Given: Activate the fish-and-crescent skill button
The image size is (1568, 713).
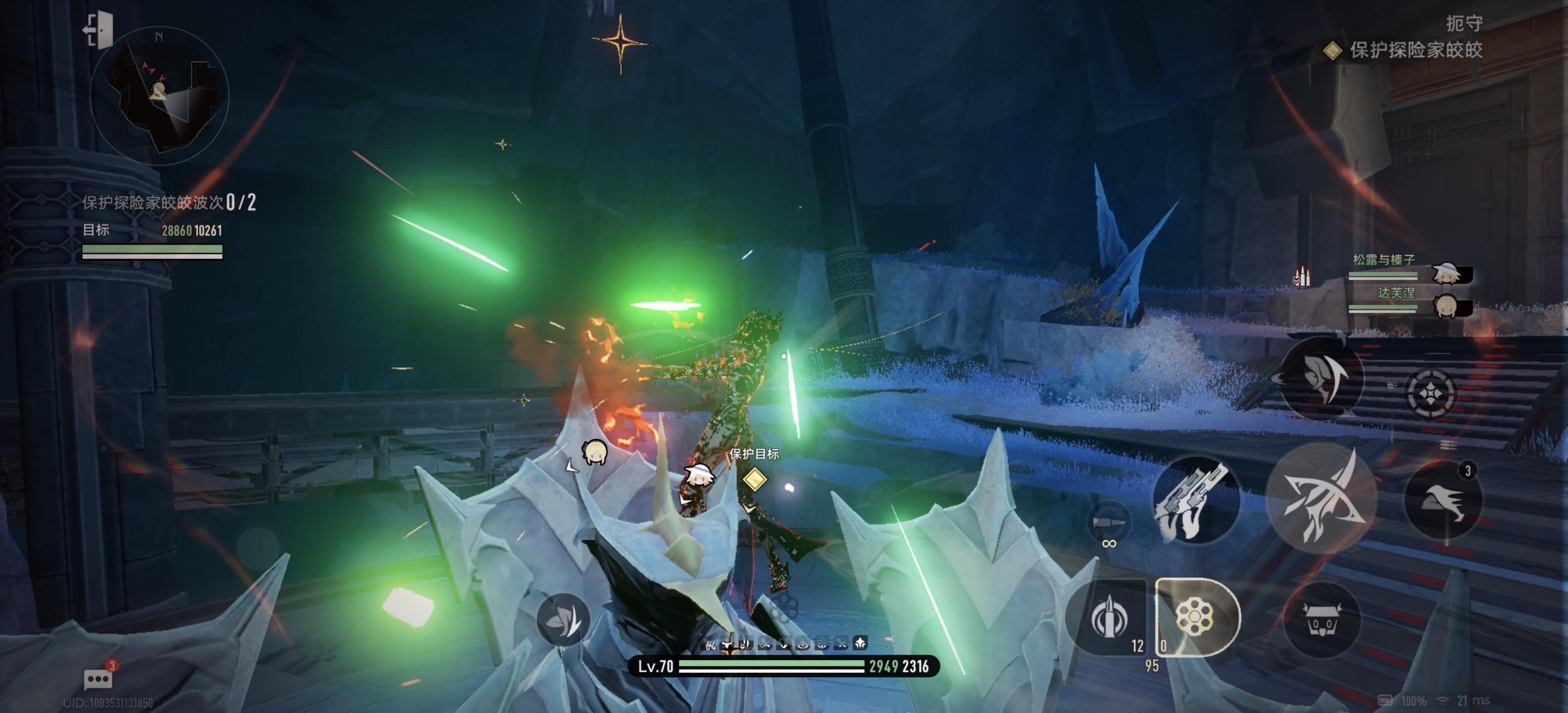Looking at the screenshot, I should pos(1321,377).
